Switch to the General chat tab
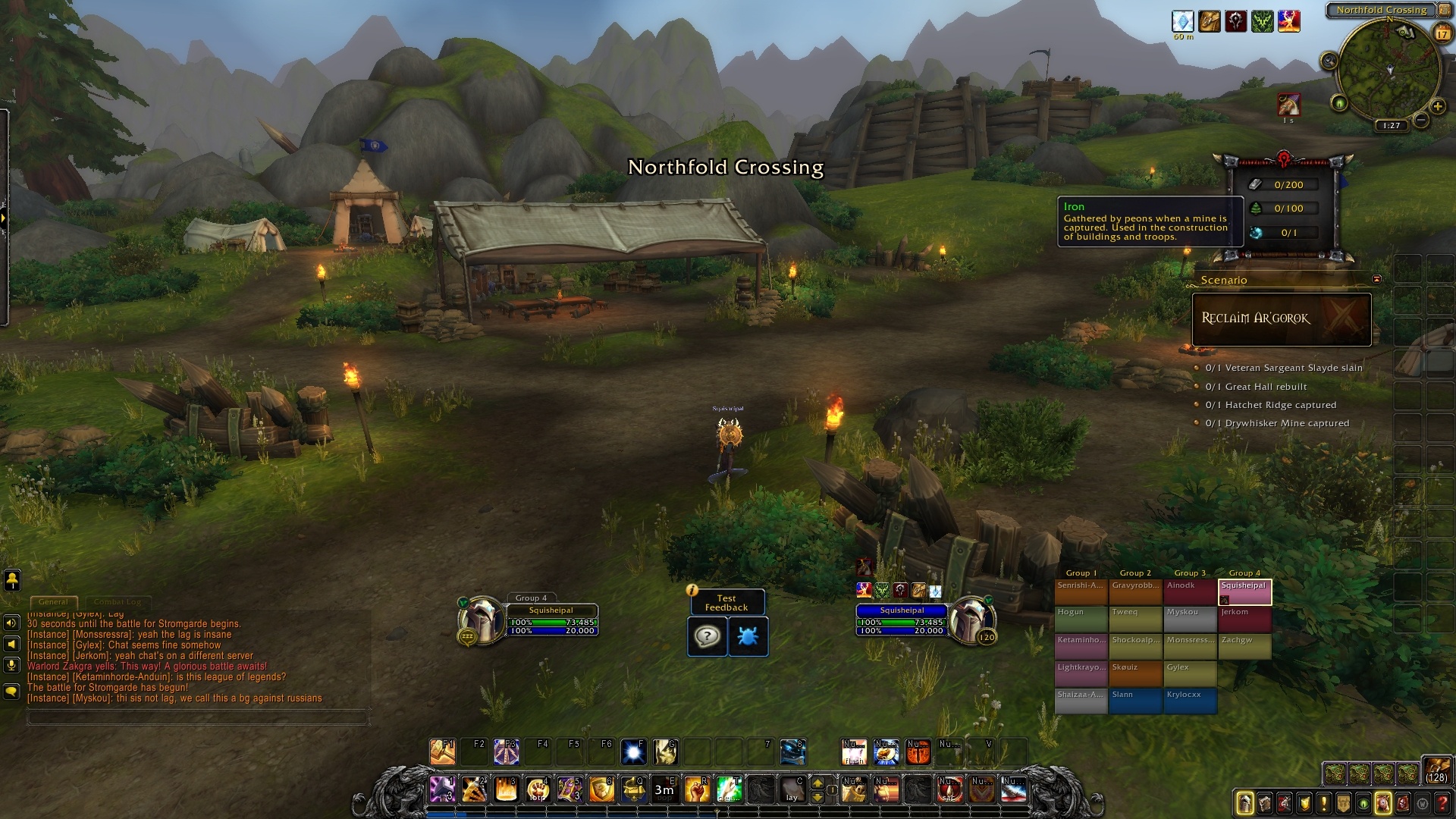Viewport: 1456px width, 819px height. [x=54, y=601]
